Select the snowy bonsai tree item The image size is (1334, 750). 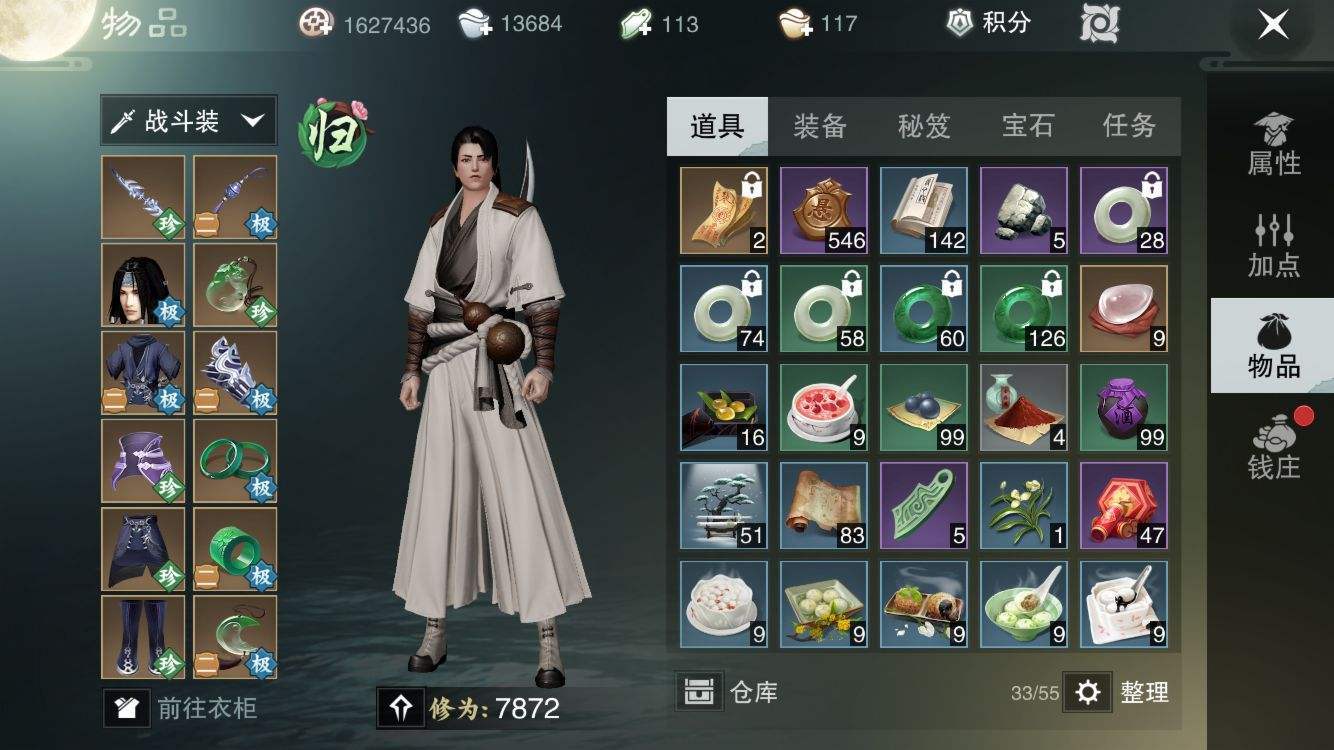pyautogui.click(x=724, y=505)
